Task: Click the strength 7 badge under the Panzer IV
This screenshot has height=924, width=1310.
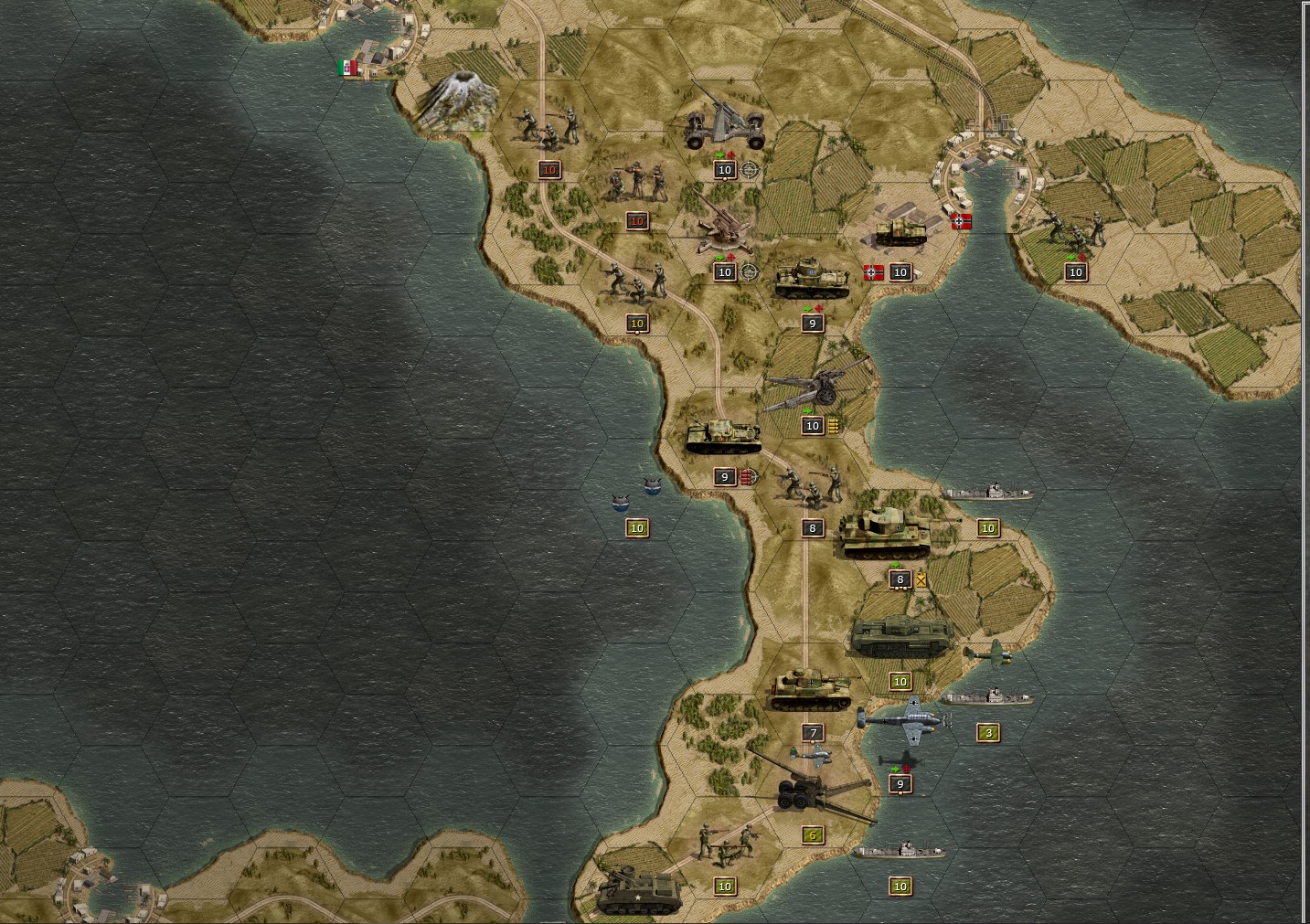Action: coord(812,732)
